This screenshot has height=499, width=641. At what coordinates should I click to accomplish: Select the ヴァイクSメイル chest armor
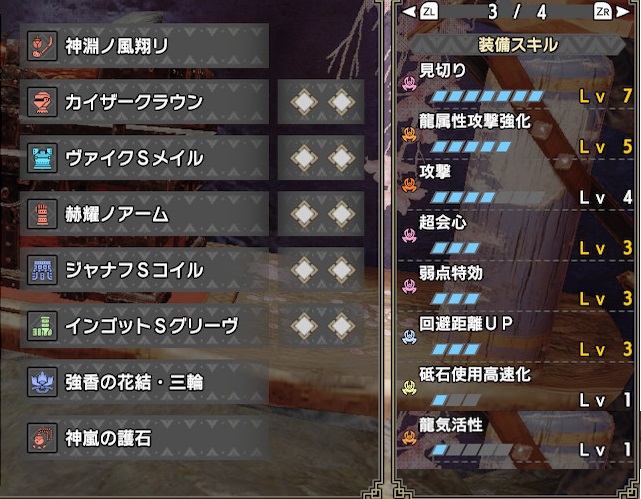point(145,158)
